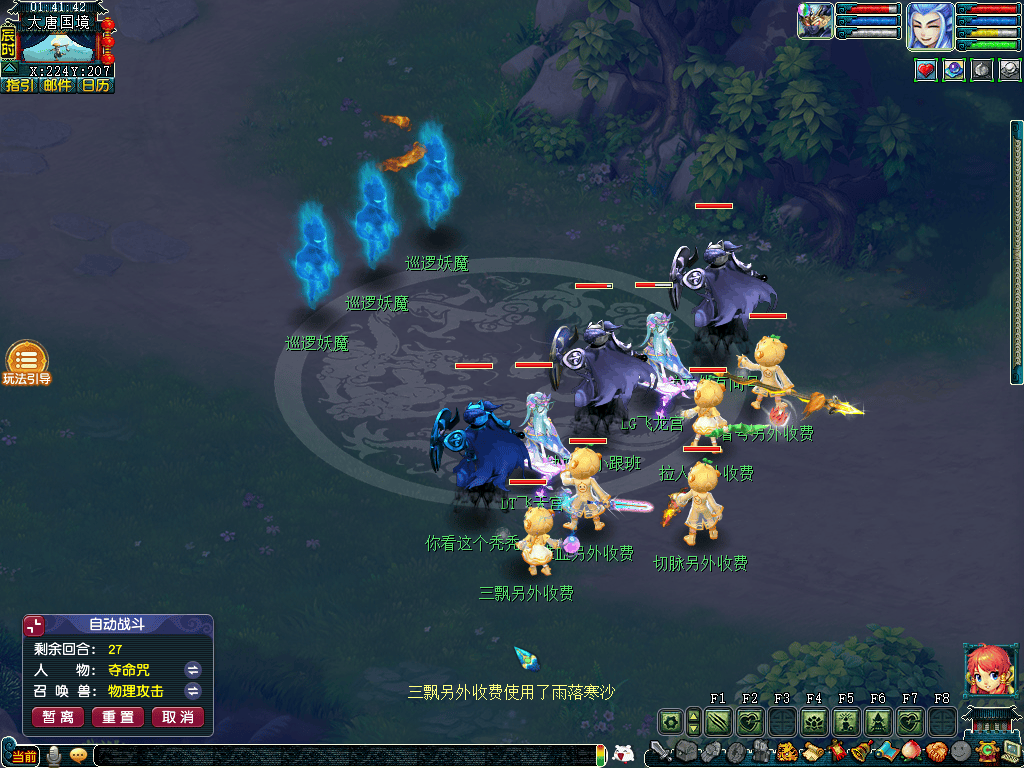Click the microphone voice chat icon
Screen dimensions: 1024x768
[x=52, y=756]
